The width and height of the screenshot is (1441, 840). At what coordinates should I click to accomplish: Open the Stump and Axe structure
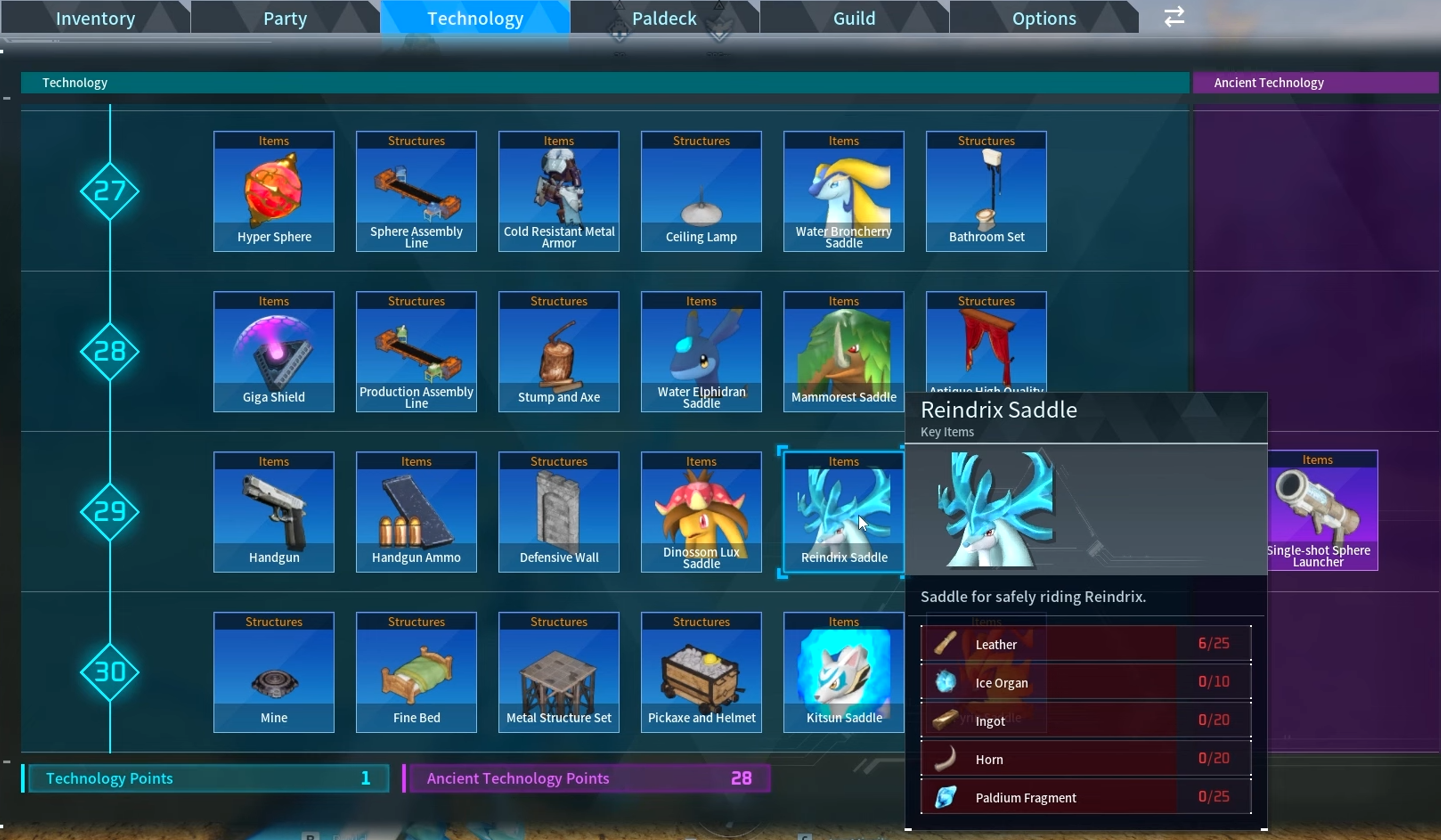click(558, 350)
